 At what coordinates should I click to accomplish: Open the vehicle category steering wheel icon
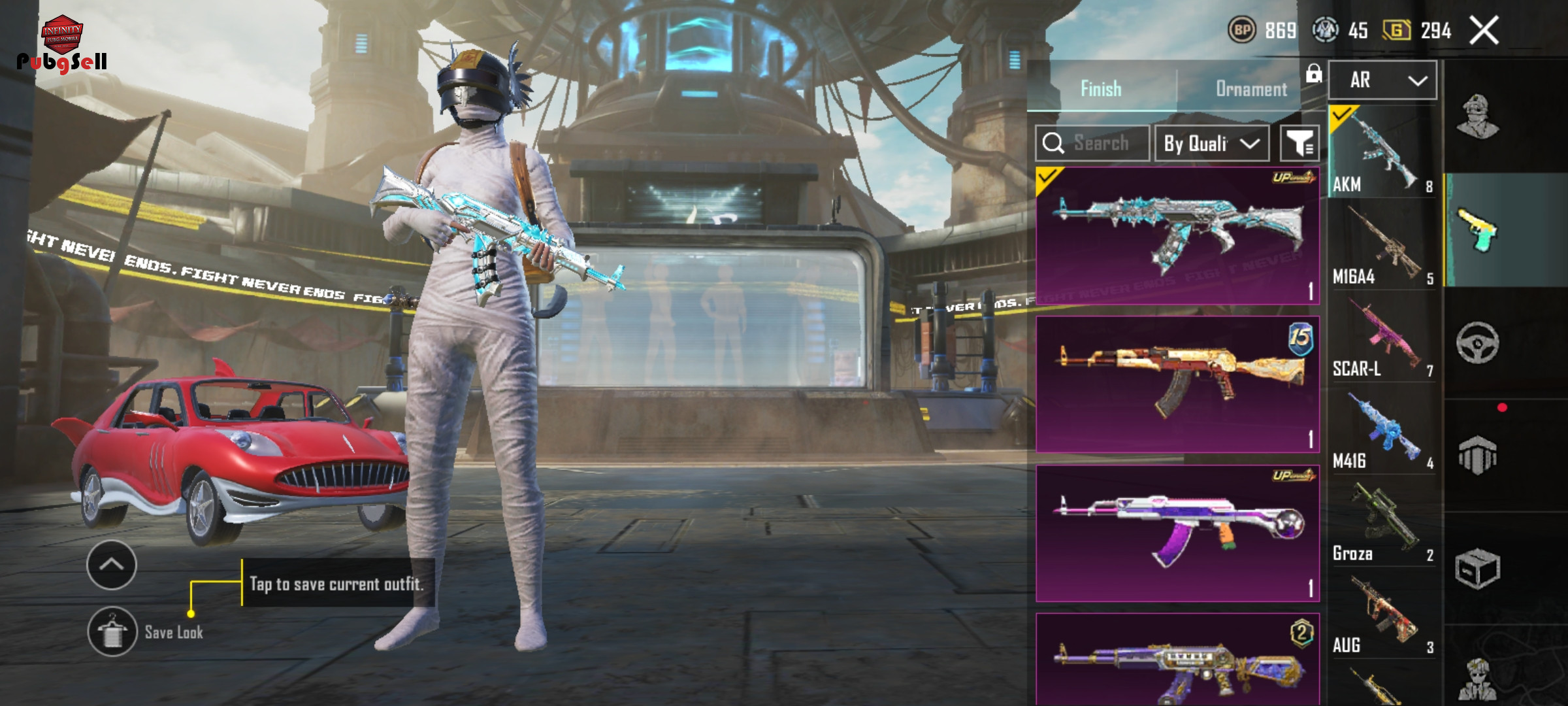pos(1477,343)
